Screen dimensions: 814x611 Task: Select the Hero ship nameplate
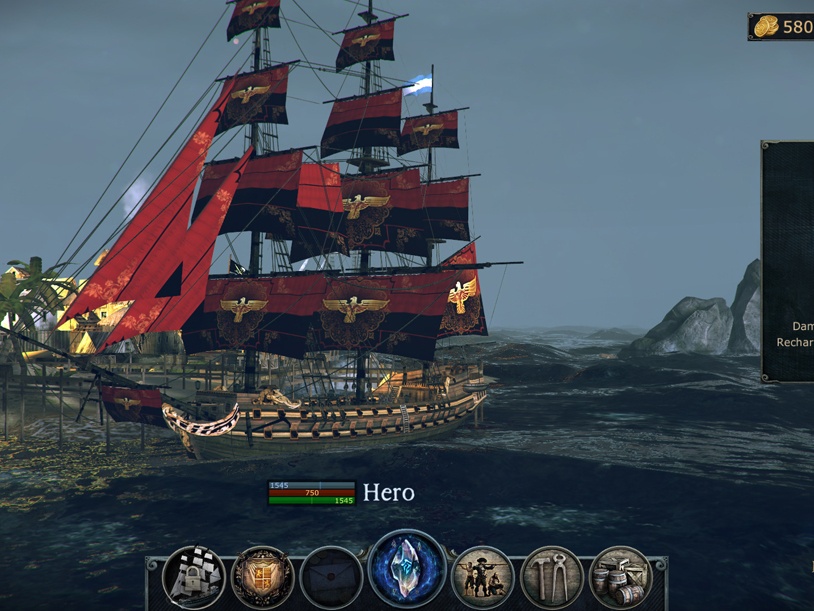(388, 492)
